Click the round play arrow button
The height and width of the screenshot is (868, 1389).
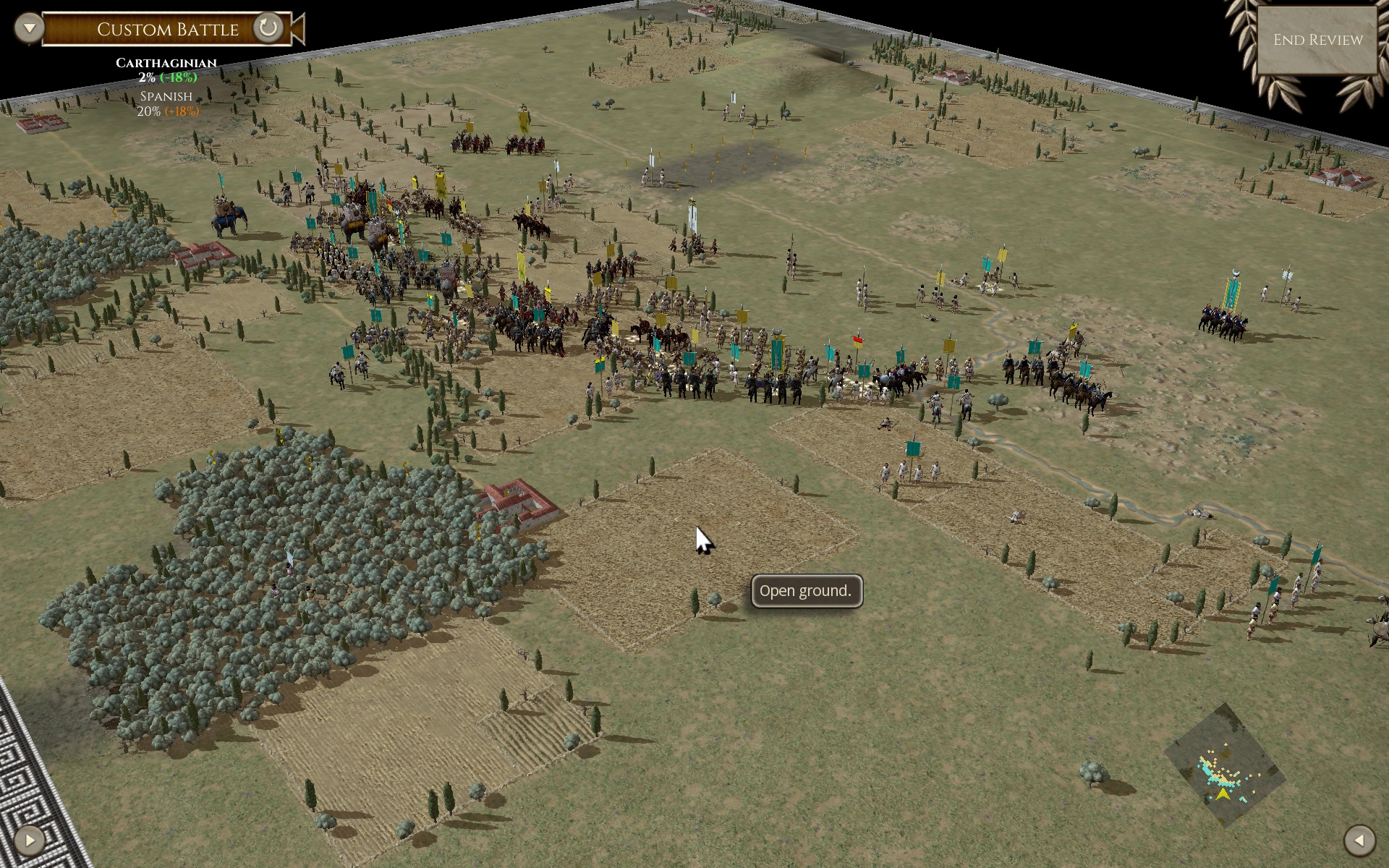point(30,840)
